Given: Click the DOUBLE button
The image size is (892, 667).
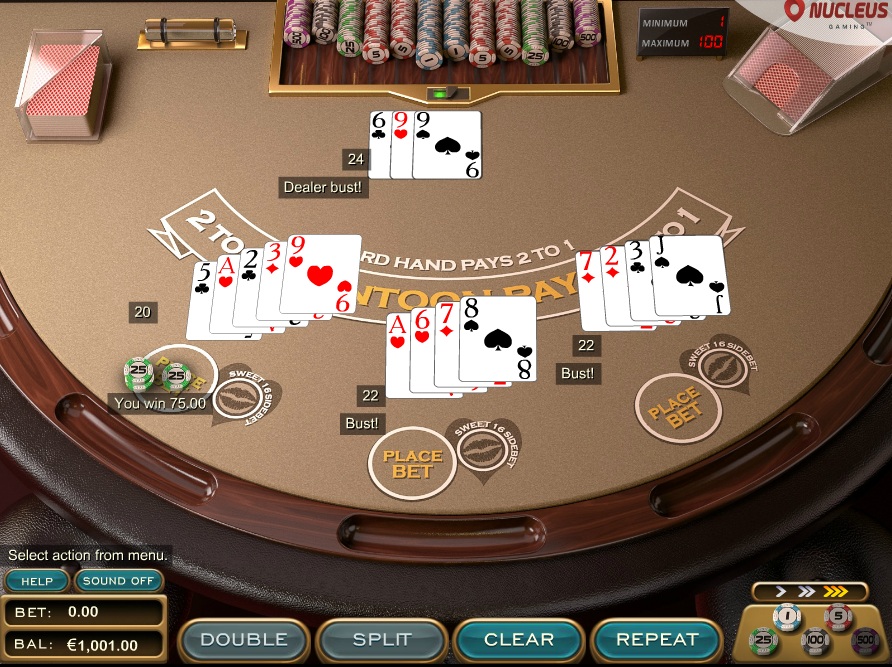Looking at the screenshot, I should (x=244, y=639).
